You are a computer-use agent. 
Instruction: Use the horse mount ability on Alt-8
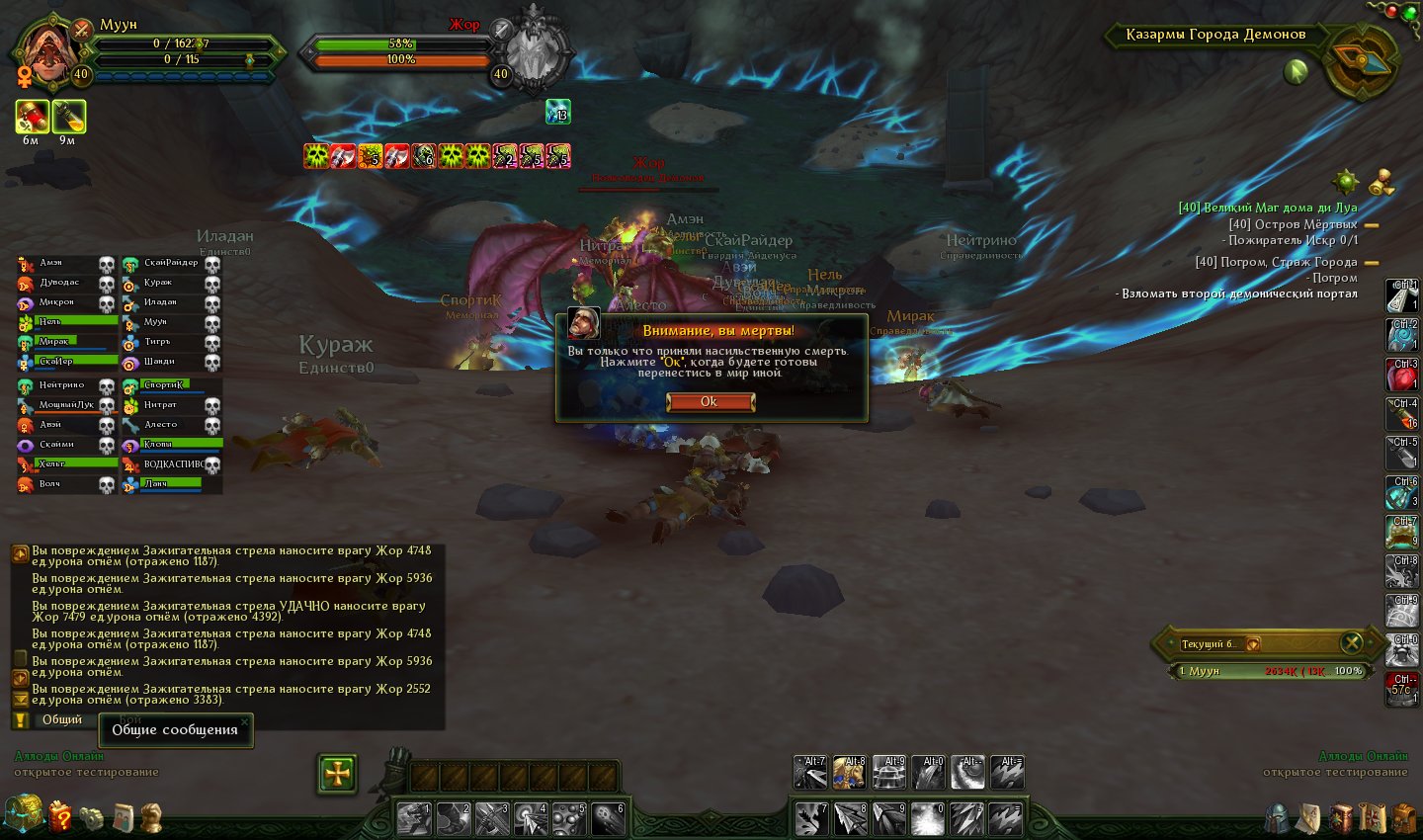point(849,773)
